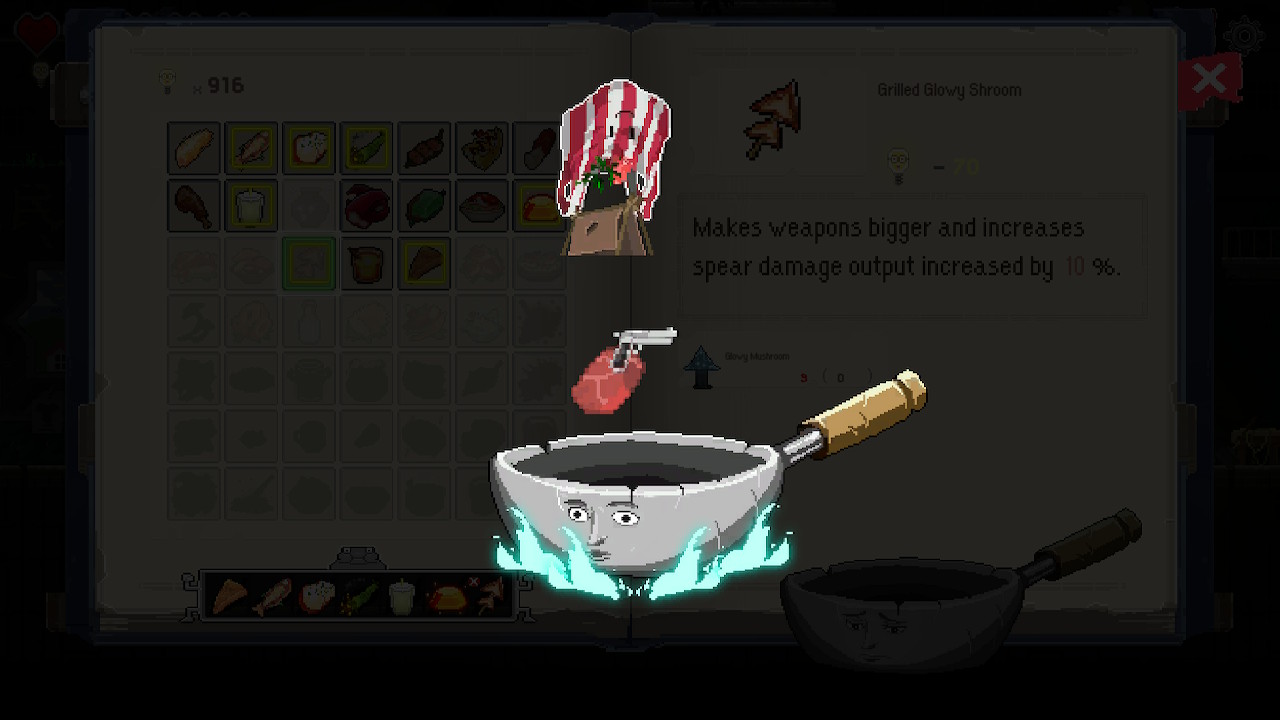This screenshot has height=720, width=1280.
Task: Select the rice ball ingredient slot
Action: [309, 147]
